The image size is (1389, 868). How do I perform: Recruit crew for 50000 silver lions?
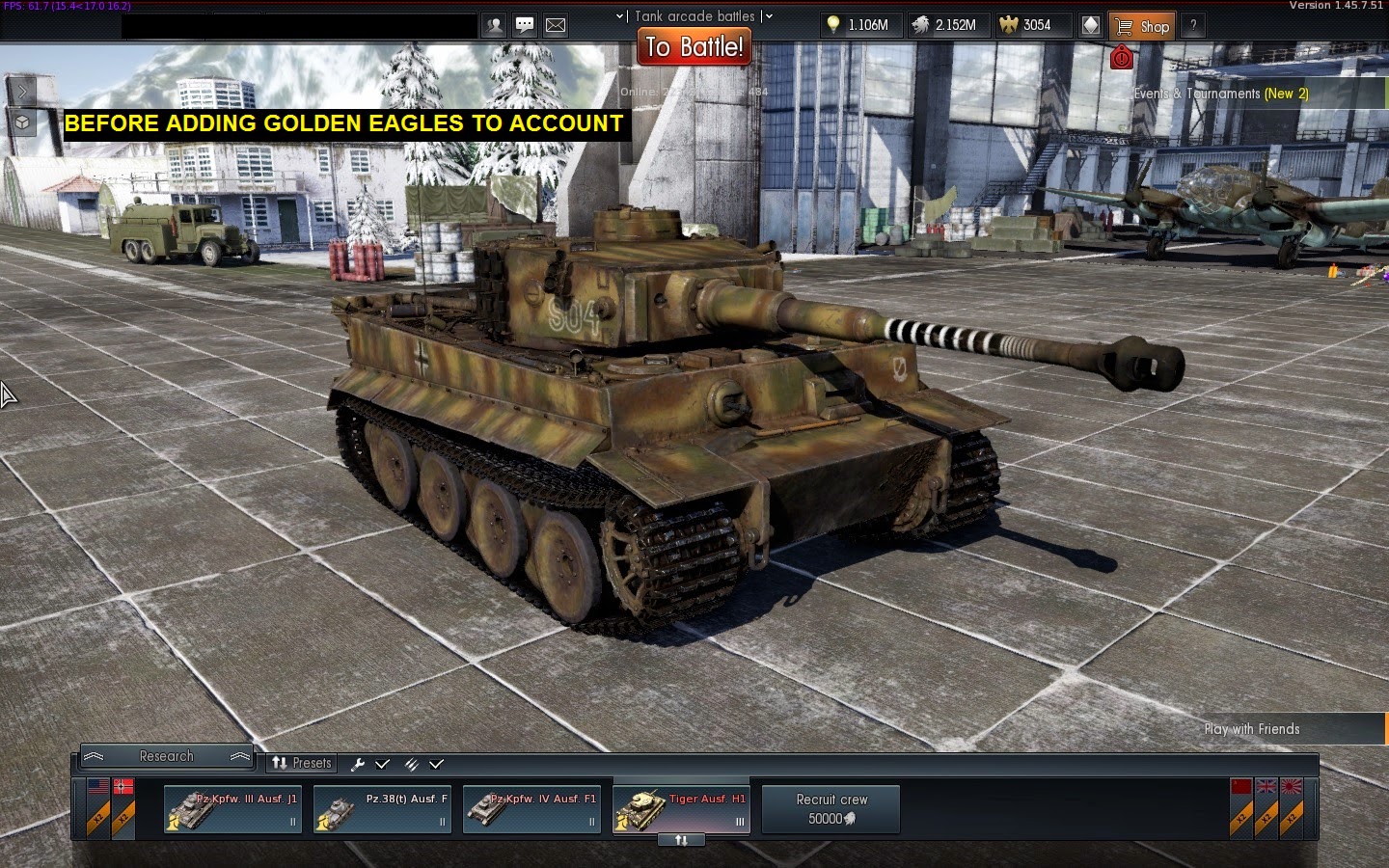pyautogui.click(x=831, y=809)
